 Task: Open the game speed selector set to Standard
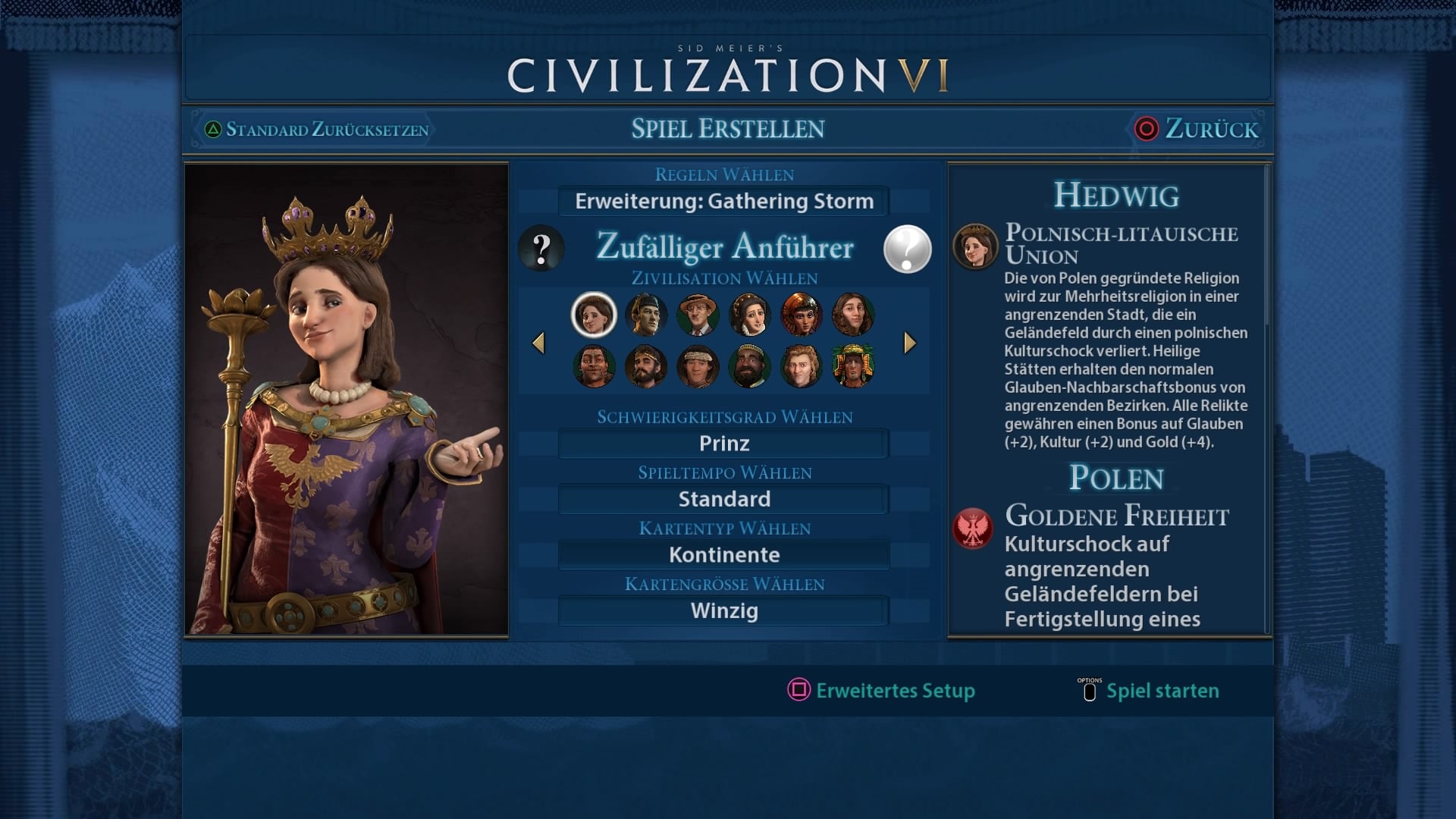(x=723, y=500)
